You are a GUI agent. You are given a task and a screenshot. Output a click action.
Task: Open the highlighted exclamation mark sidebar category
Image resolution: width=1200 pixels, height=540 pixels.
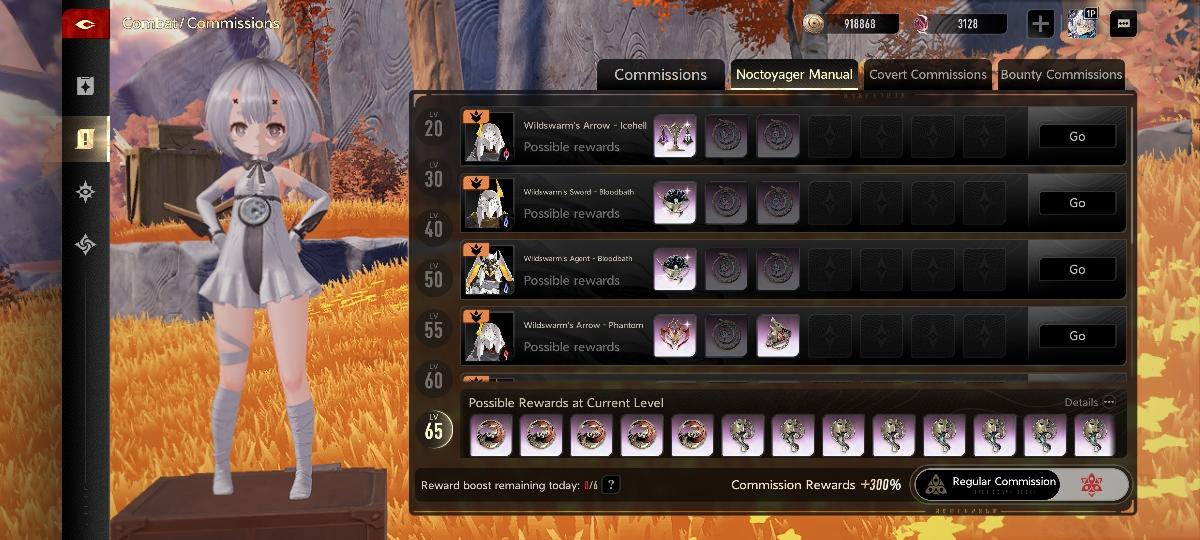(x=85, y=138)
